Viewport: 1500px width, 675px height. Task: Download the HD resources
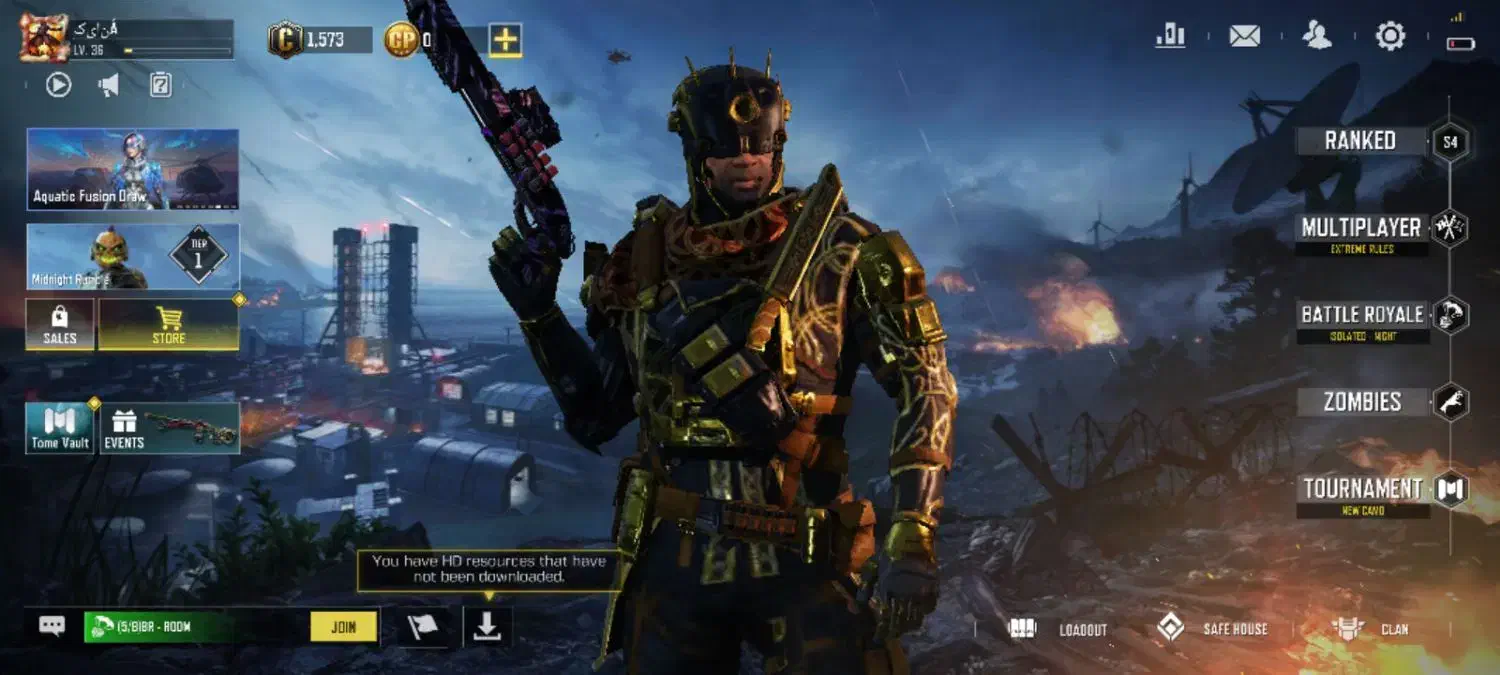487,627
